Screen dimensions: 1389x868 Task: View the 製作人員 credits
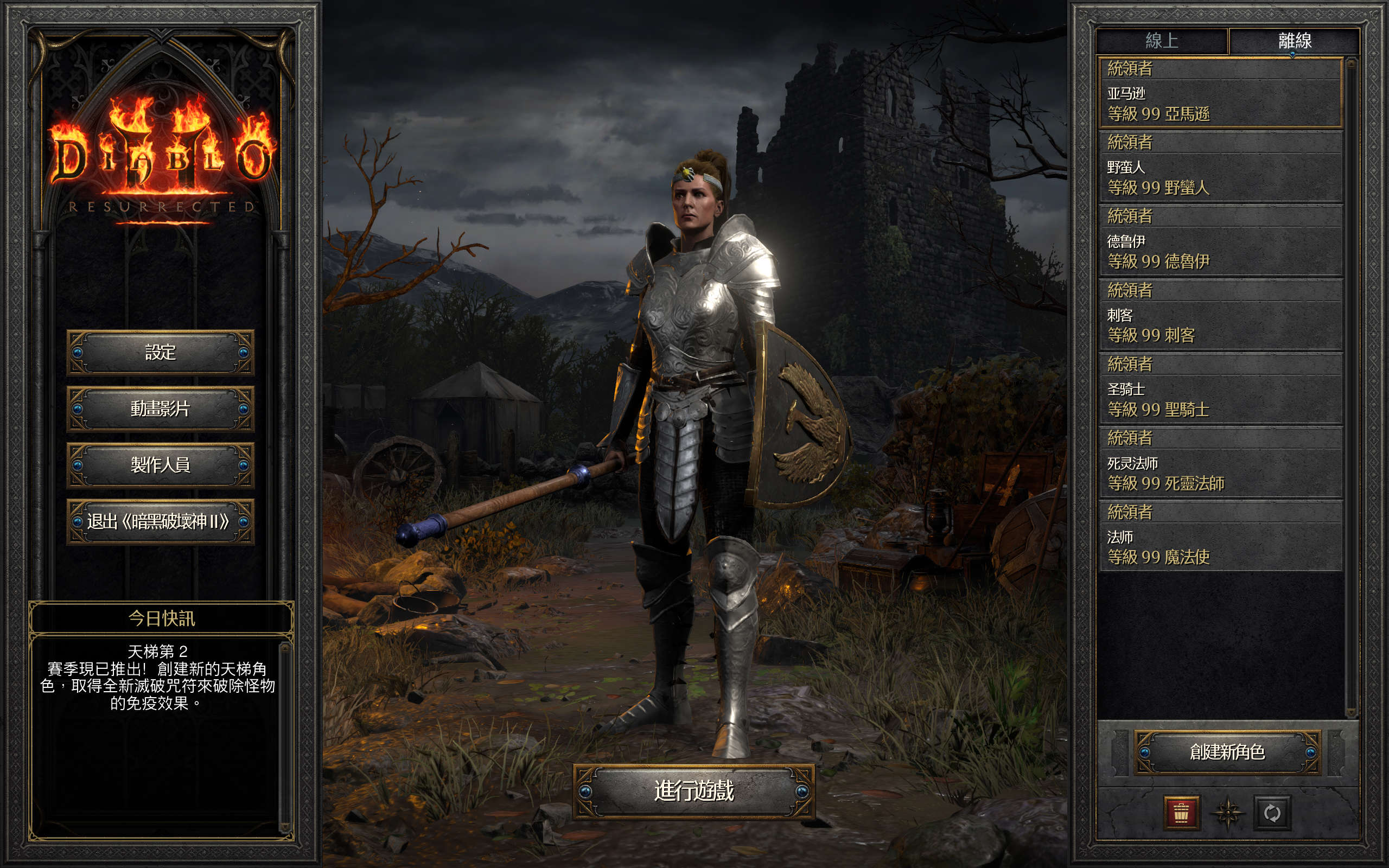coord(160,464)
